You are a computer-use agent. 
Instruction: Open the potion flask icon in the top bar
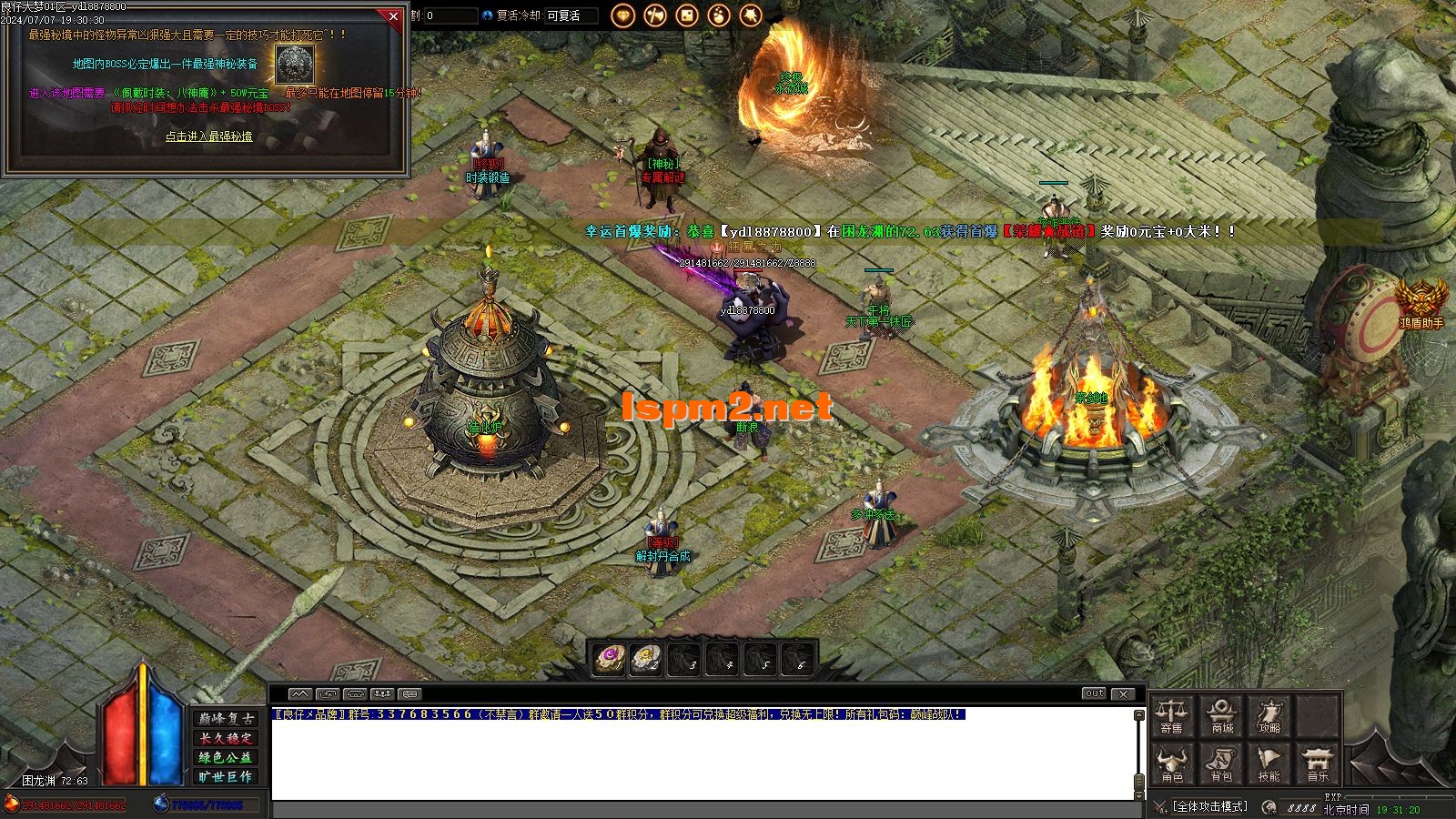[x=719, y=15]
